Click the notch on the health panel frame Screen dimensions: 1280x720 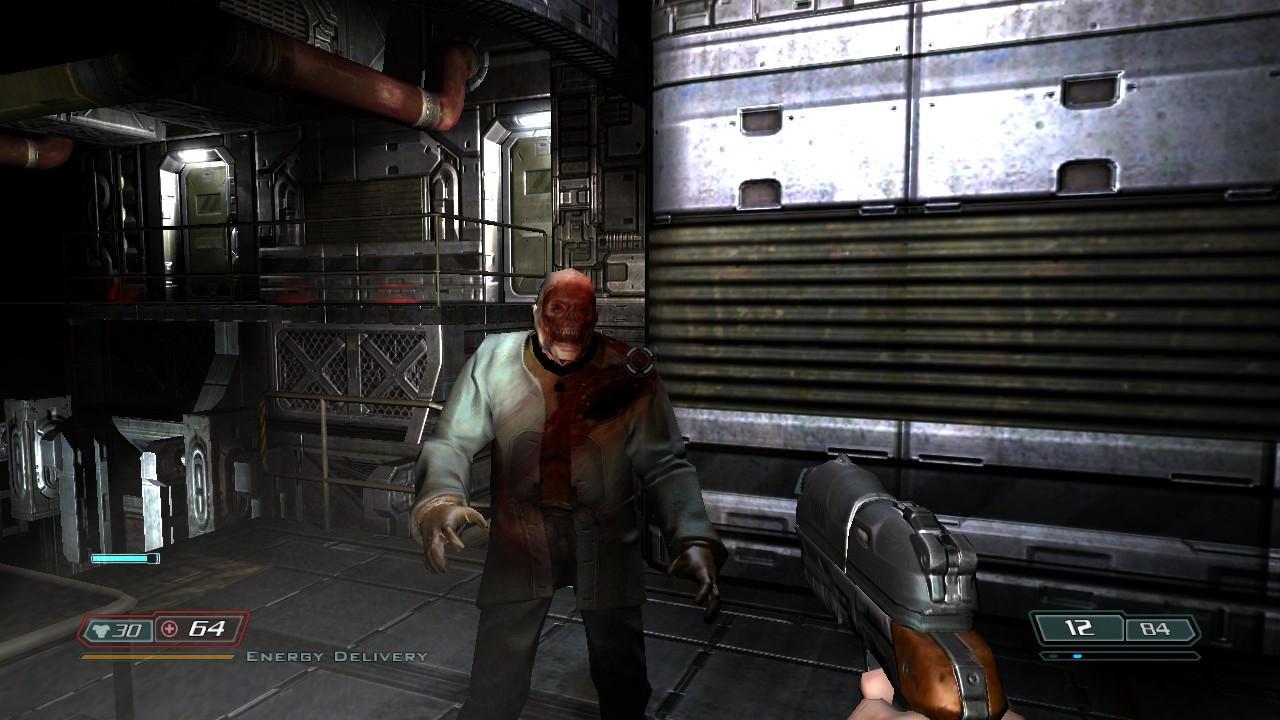155,612
